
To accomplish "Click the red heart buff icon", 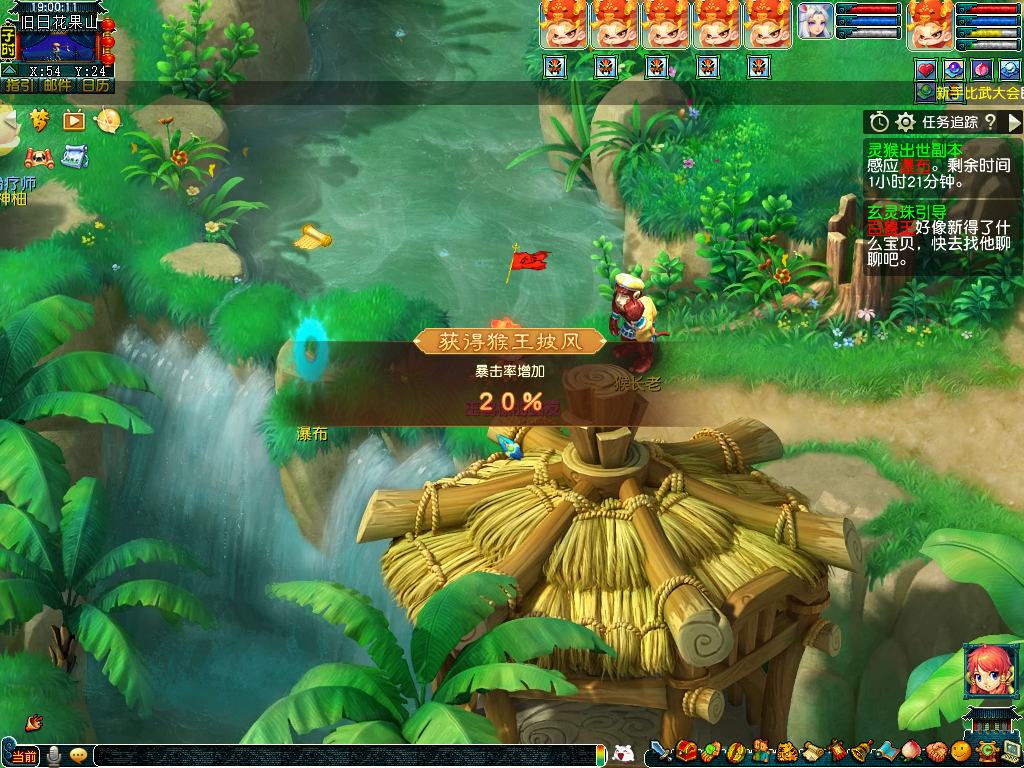I will [926, 70].
